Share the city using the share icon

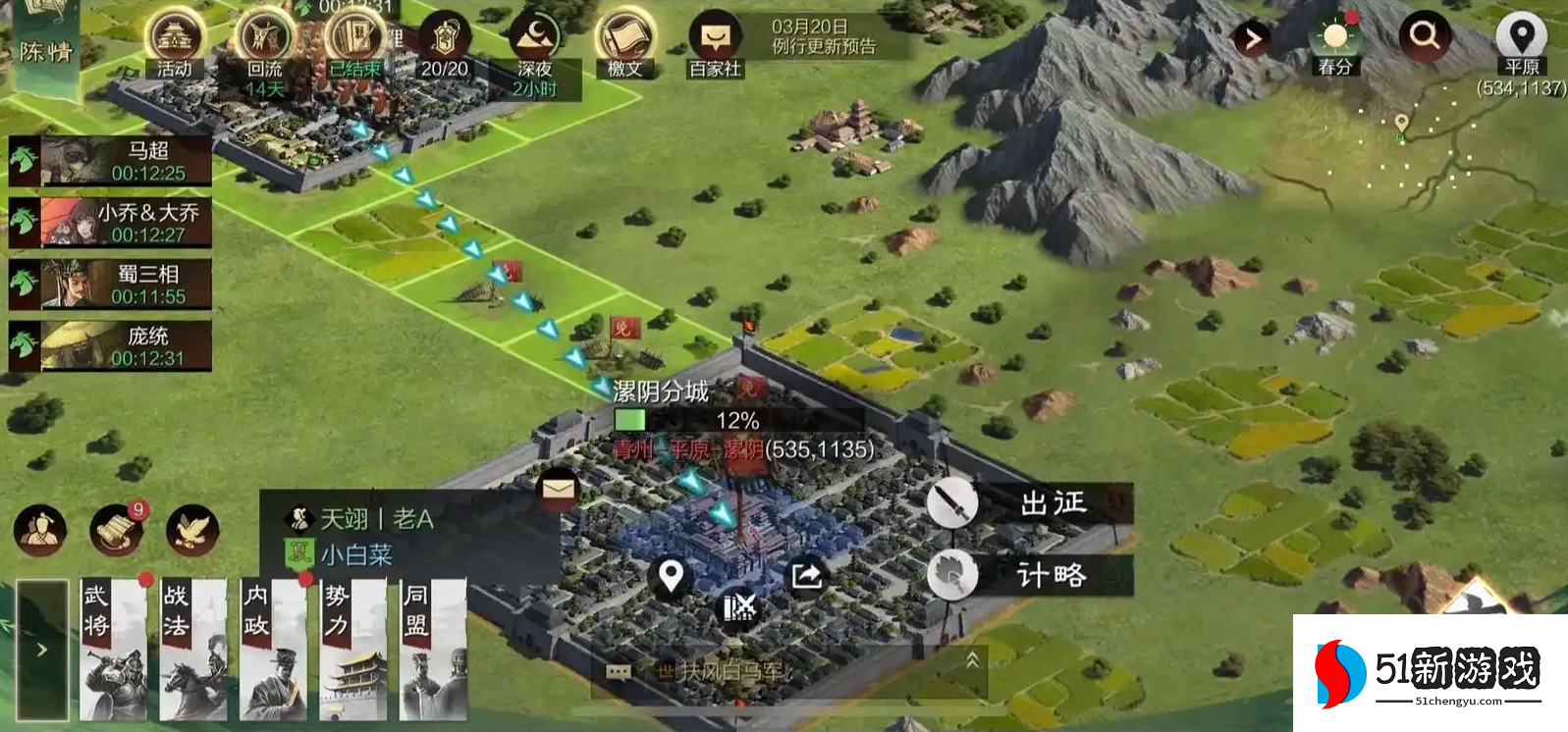coord(807,577)
